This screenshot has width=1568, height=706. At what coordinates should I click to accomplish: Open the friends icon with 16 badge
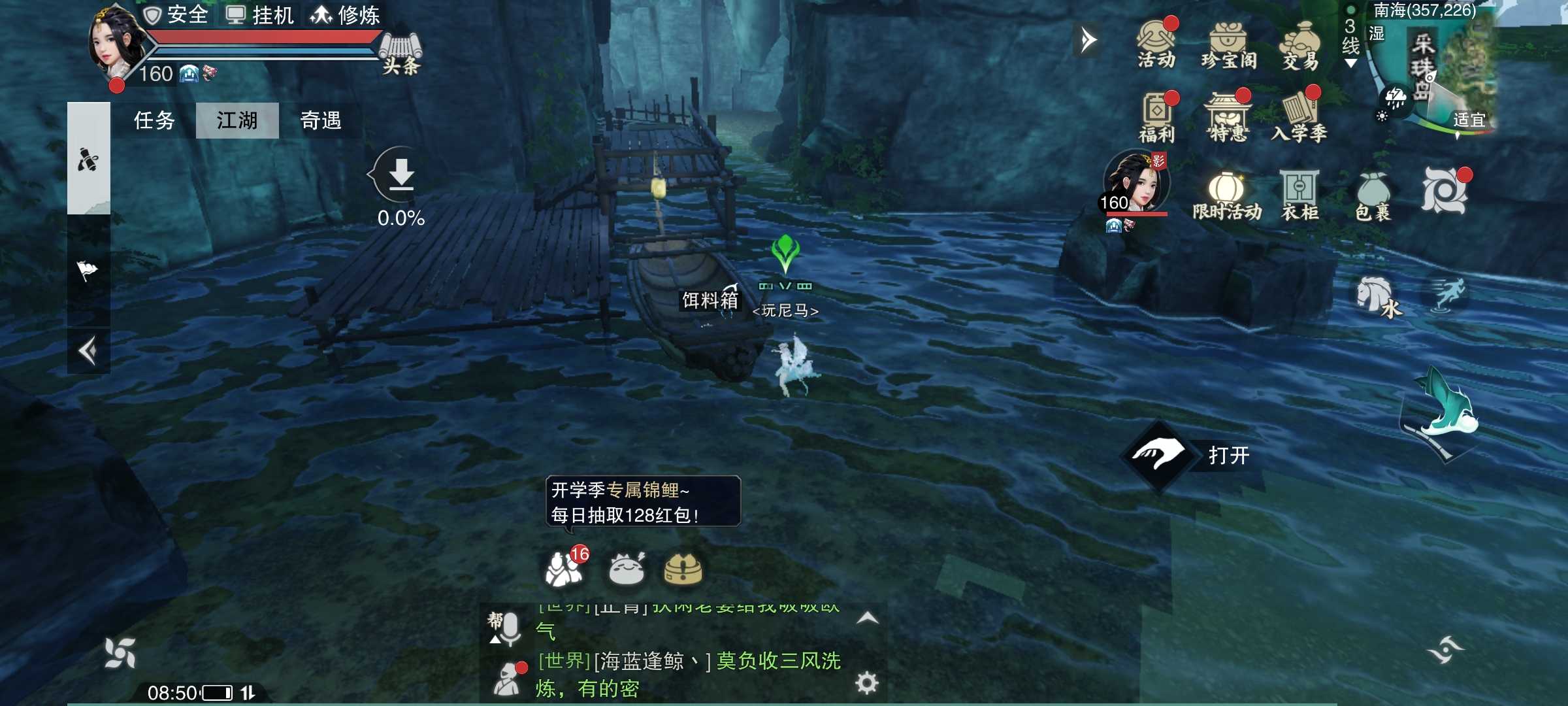(564, 567)
